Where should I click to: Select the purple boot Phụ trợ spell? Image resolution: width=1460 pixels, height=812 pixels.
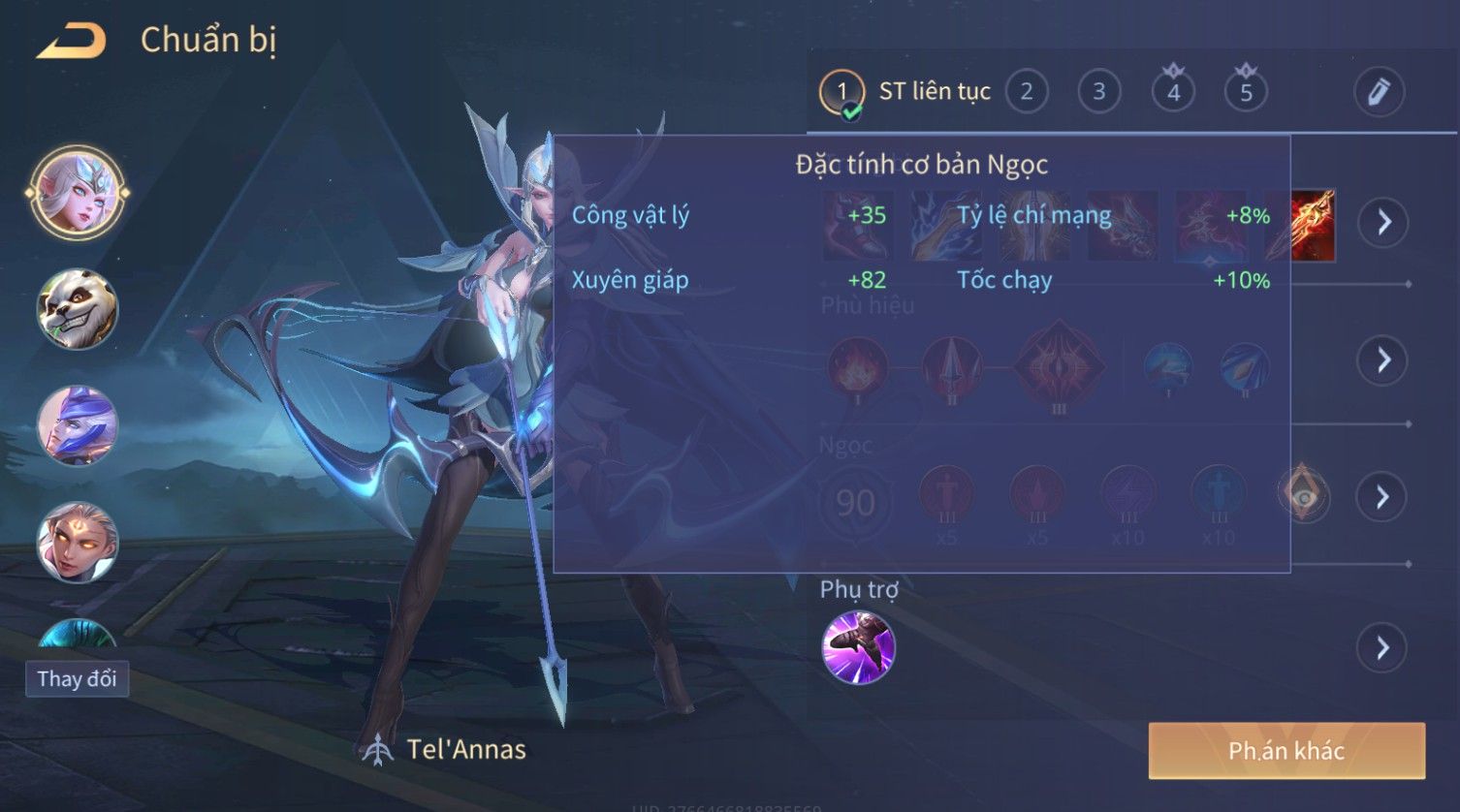click(x=858, y=647)
